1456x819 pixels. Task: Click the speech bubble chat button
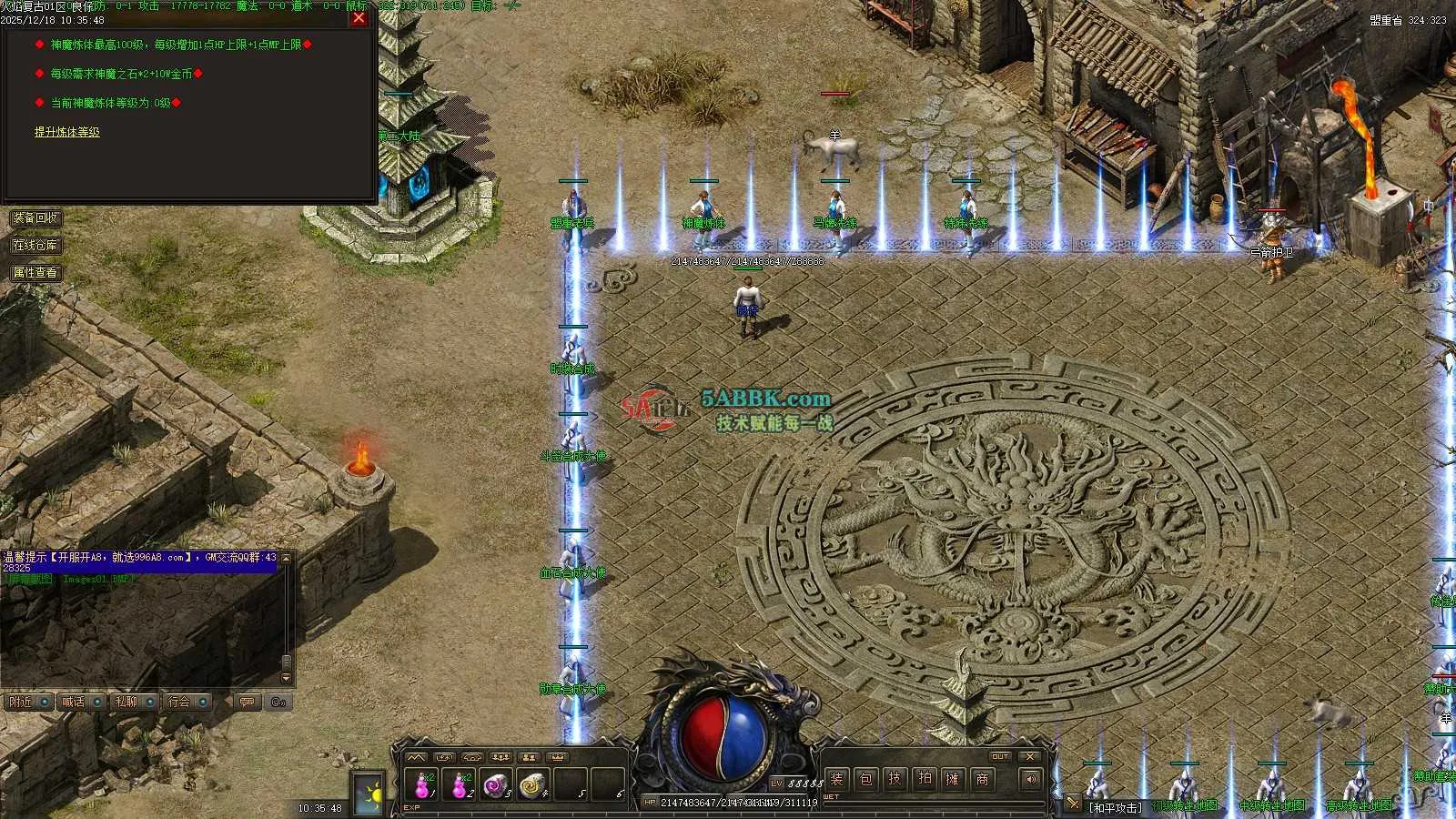coord(247,703)
